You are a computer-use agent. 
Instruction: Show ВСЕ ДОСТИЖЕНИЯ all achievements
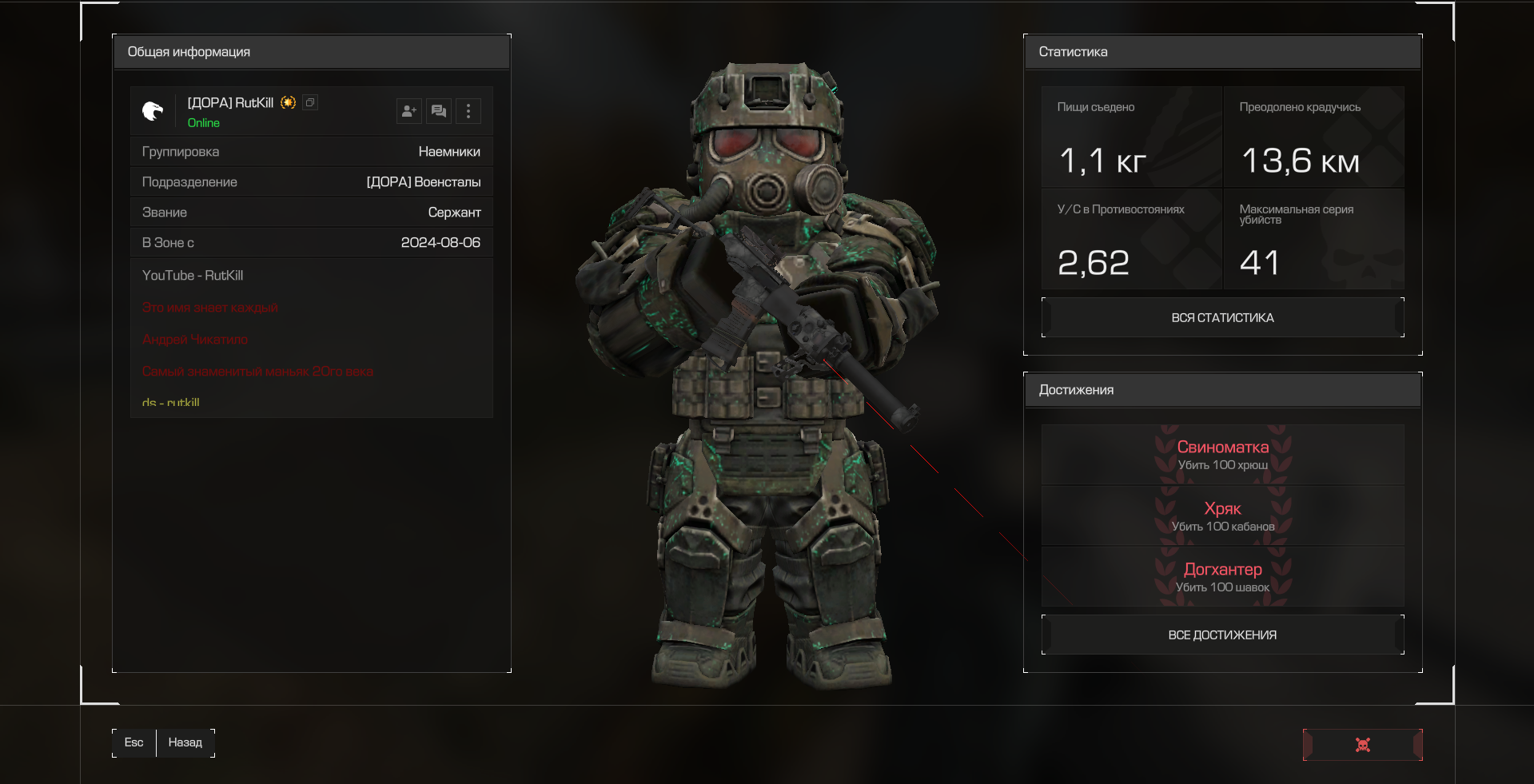(1222, 635)
